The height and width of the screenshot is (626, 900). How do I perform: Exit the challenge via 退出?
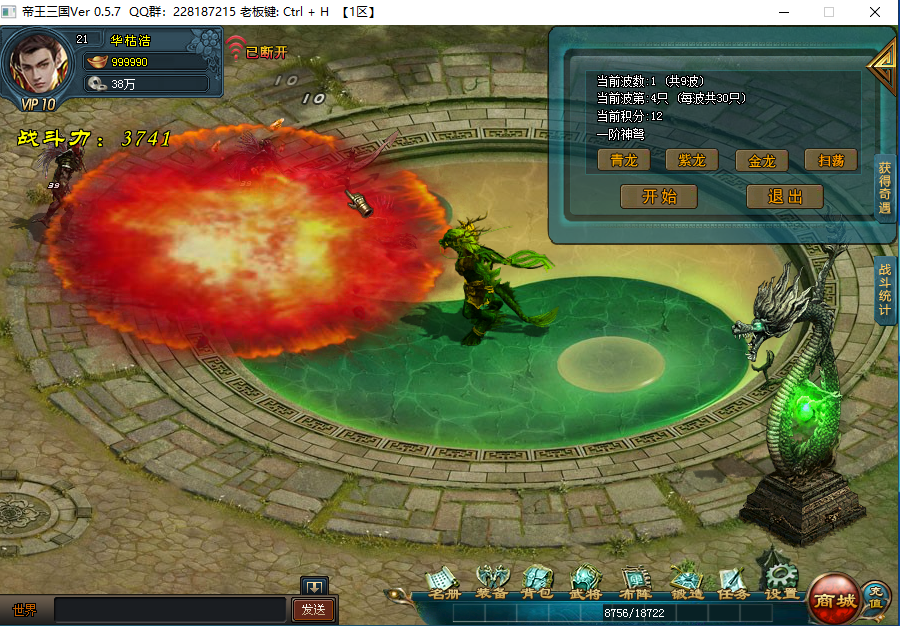(x=784, y=196)
